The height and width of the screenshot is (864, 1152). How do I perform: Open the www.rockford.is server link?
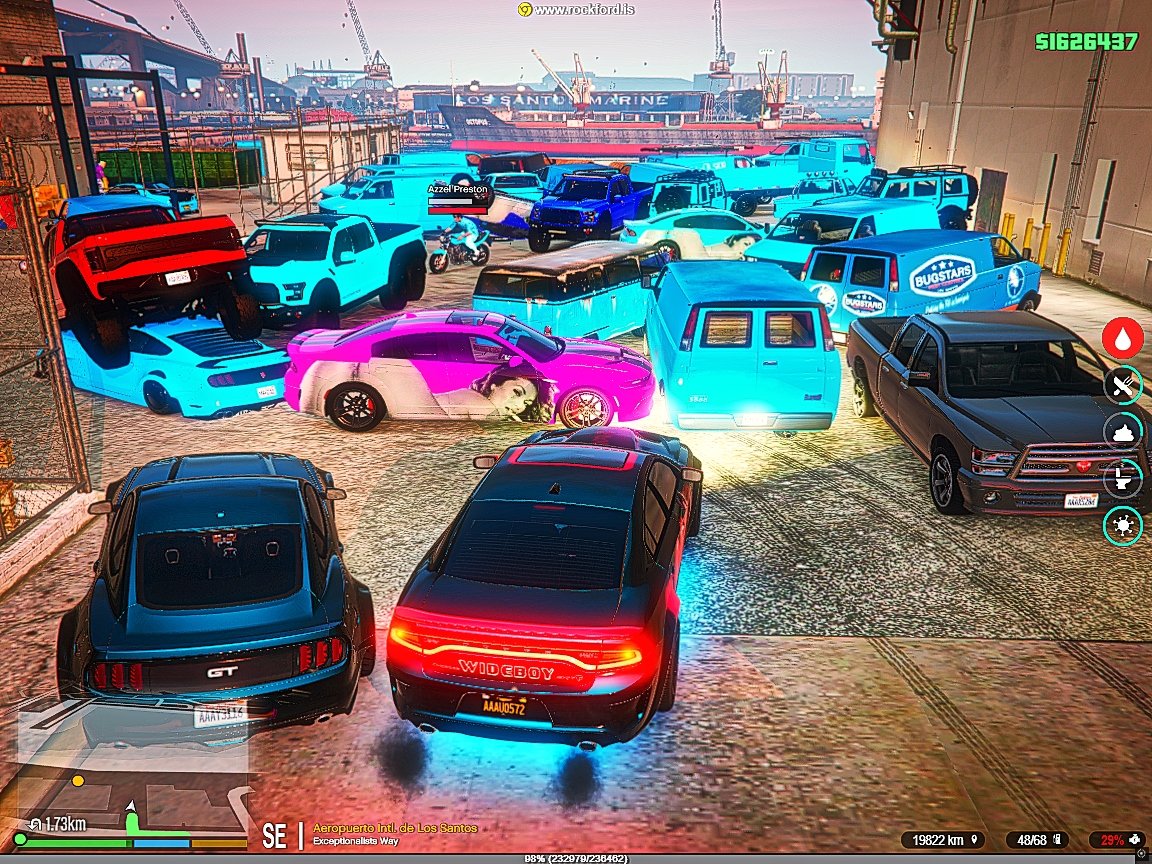[577, 9]
